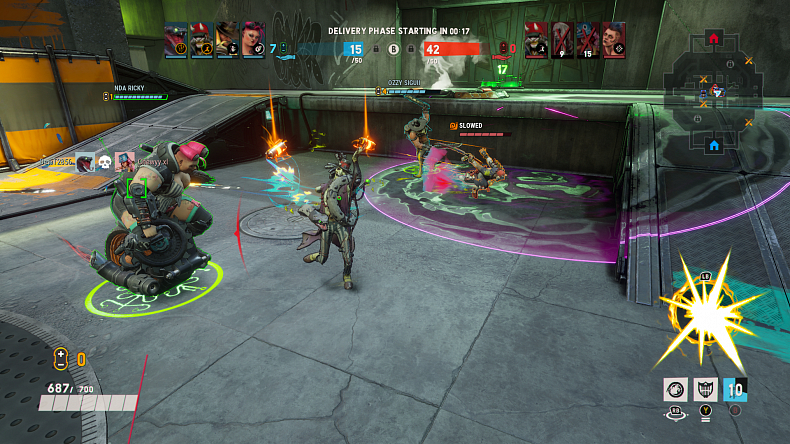Activate the spinning orb ability icon
The image size is (790, 444).
[676, 389]
